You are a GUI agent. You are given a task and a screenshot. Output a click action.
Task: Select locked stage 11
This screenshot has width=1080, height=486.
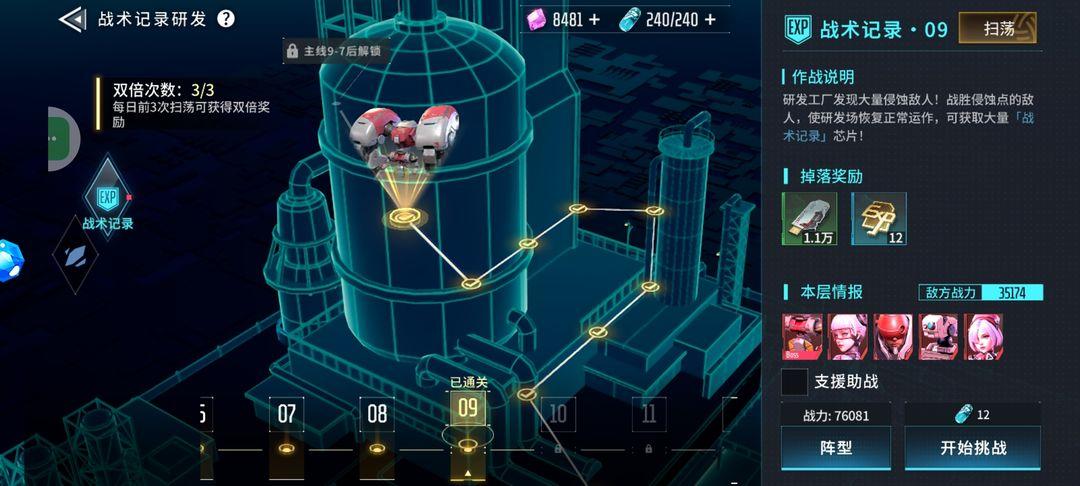coord(649,414)
